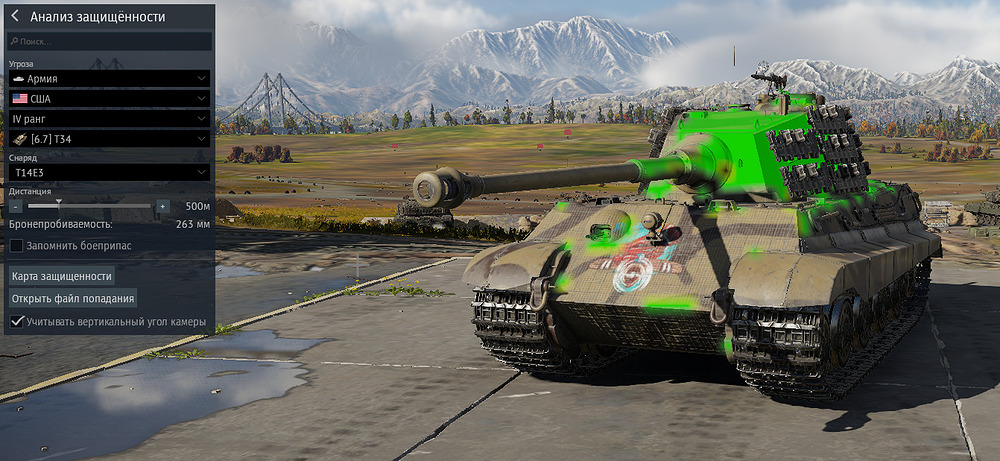The width and height of the screenshot is (1000, 461).
Task: Show the Карта защищённости protection map
Action: pos(61,275)
